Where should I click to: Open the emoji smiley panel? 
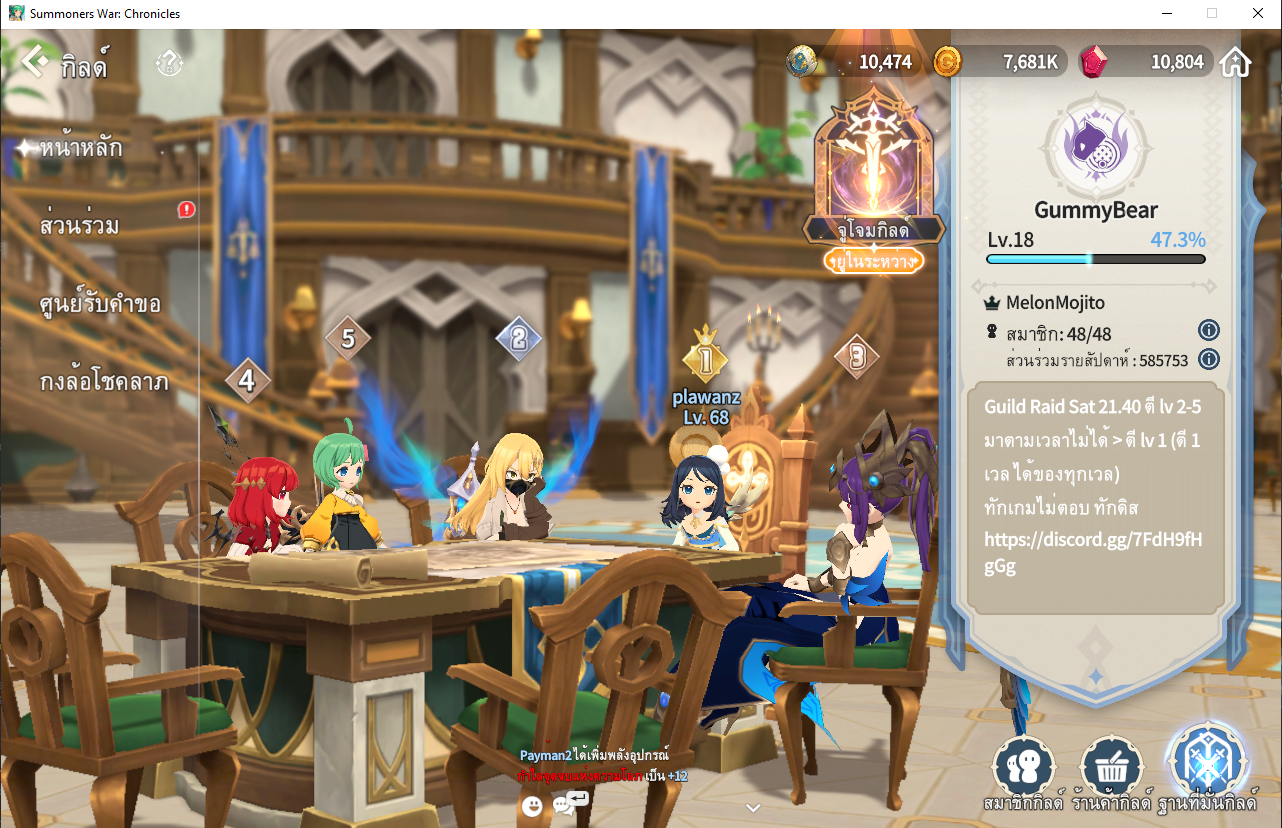[x=532, y=805]
